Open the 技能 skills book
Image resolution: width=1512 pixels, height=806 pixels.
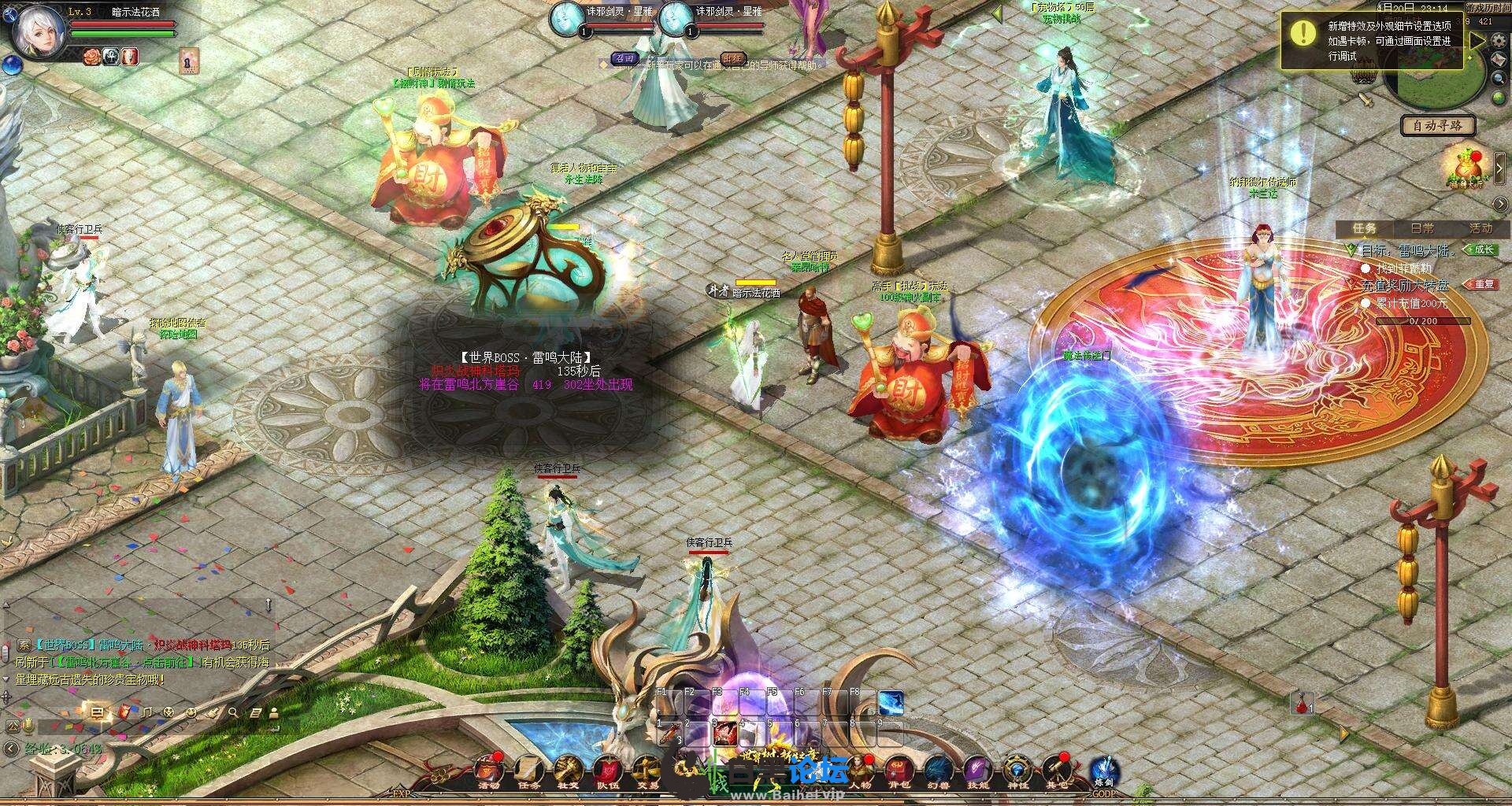[x=978, y=769]
